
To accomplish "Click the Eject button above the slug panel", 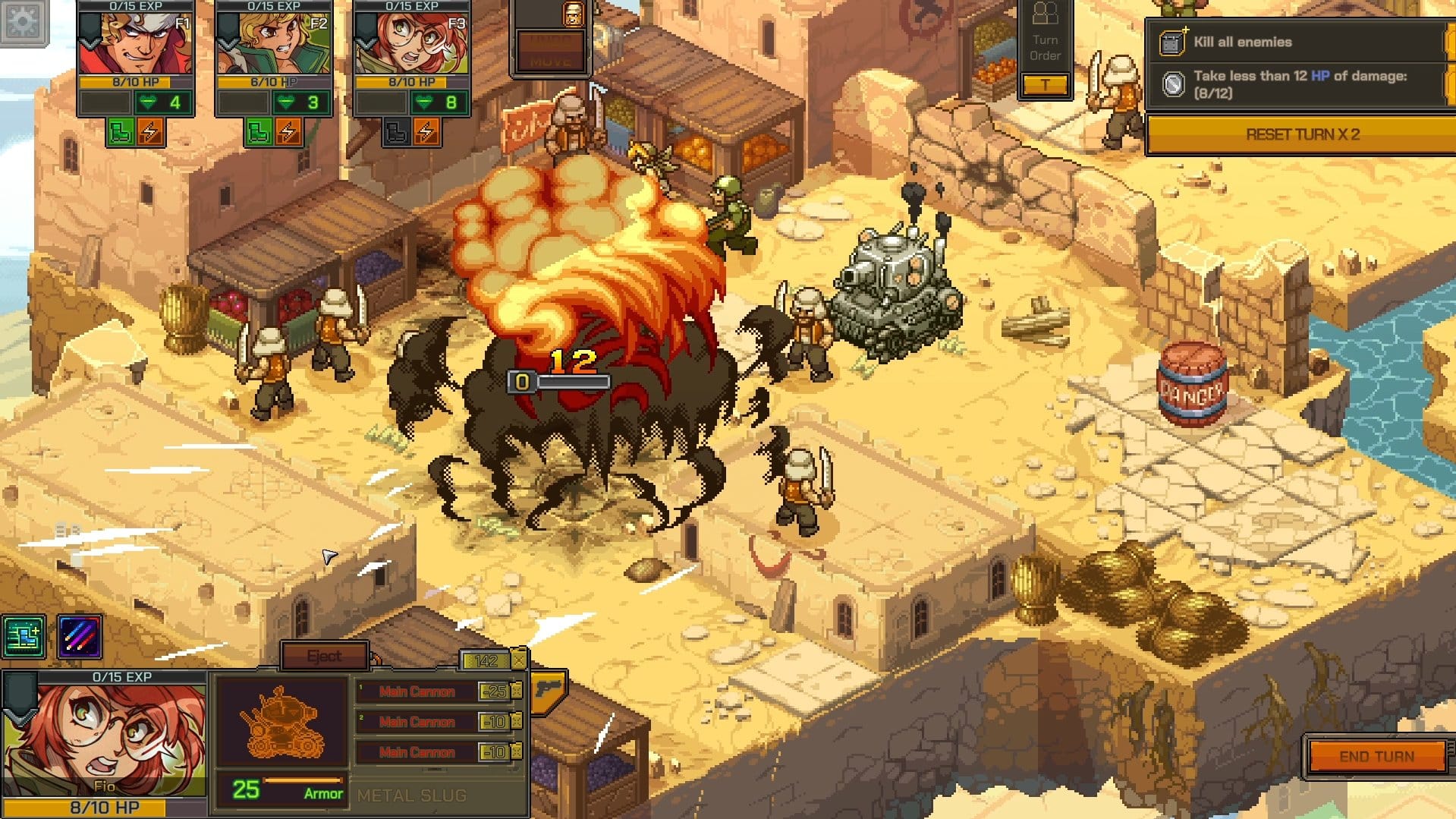I will coord(325,654).
